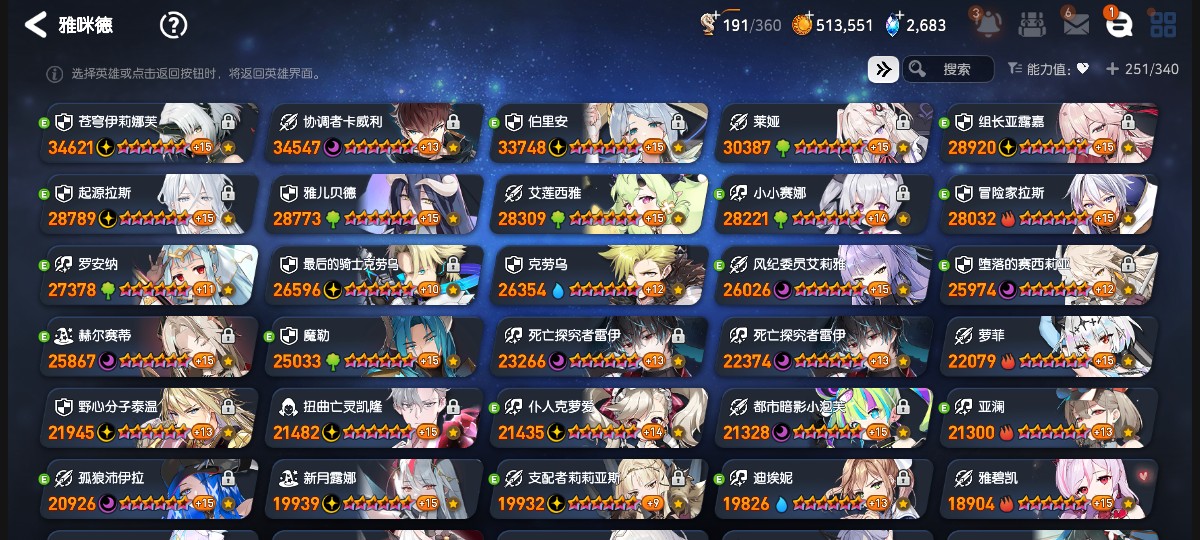This screenshot has width=1200, height=540.
Task: Select hero 苍穹伊莉娜芙
Action: tap(150, 133)
